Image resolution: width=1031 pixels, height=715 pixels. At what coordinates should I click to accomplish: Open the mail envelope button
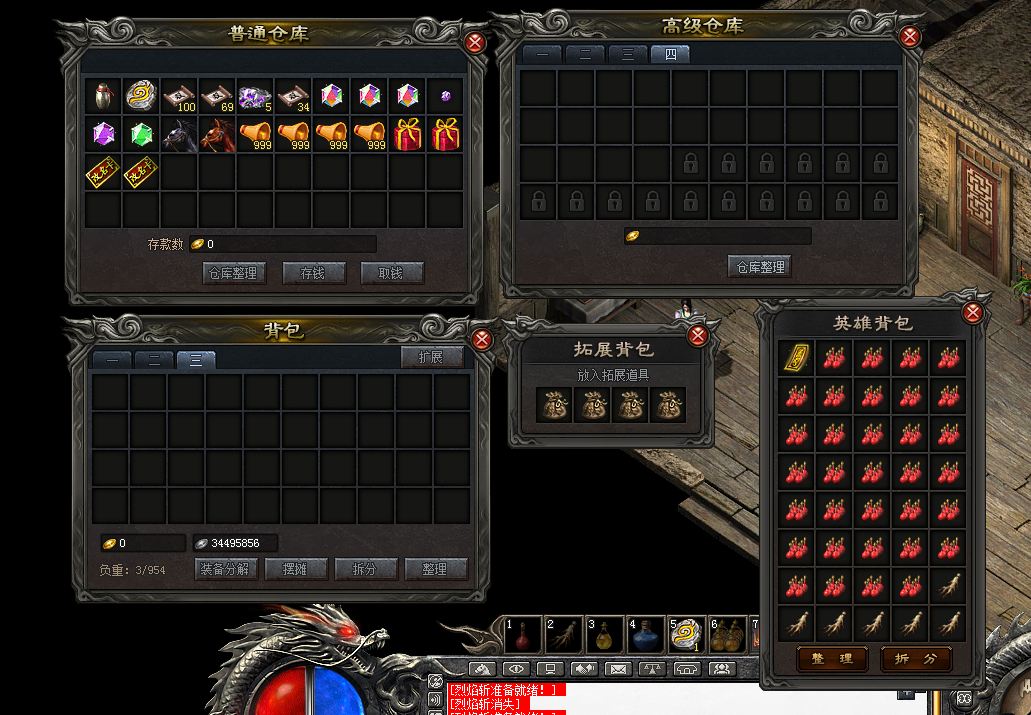618,668
